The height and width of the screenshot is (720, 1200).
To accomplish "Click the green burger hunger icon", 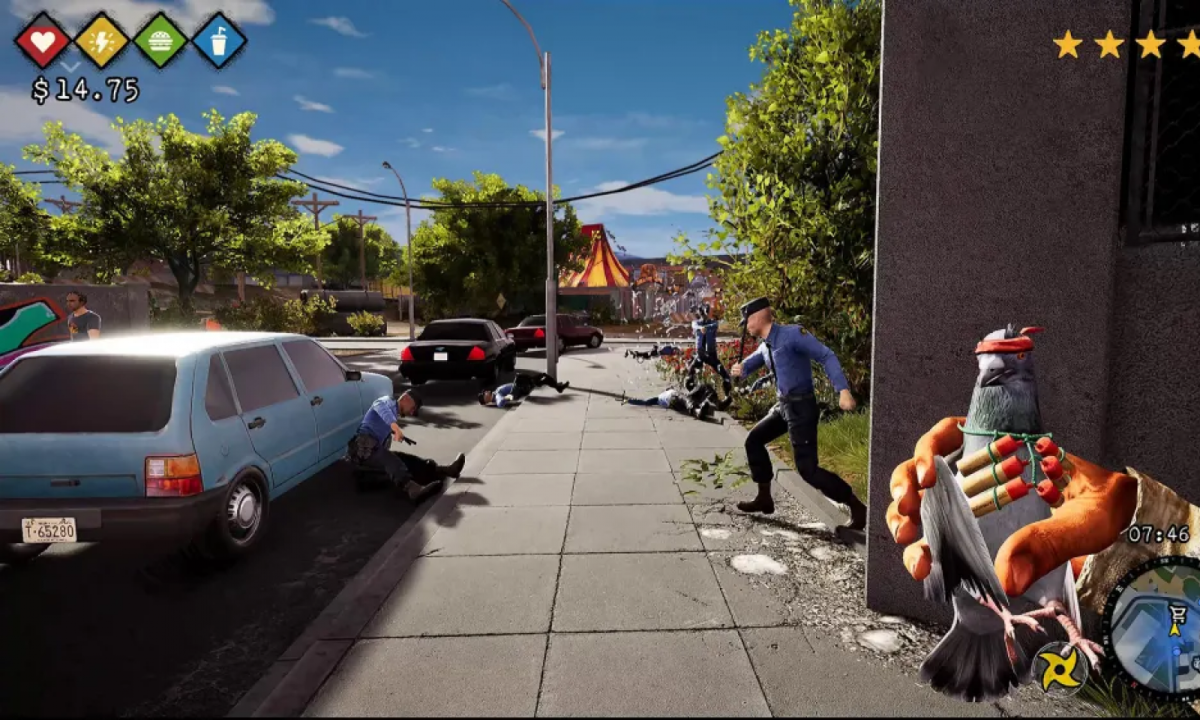I will coord(160,40).
